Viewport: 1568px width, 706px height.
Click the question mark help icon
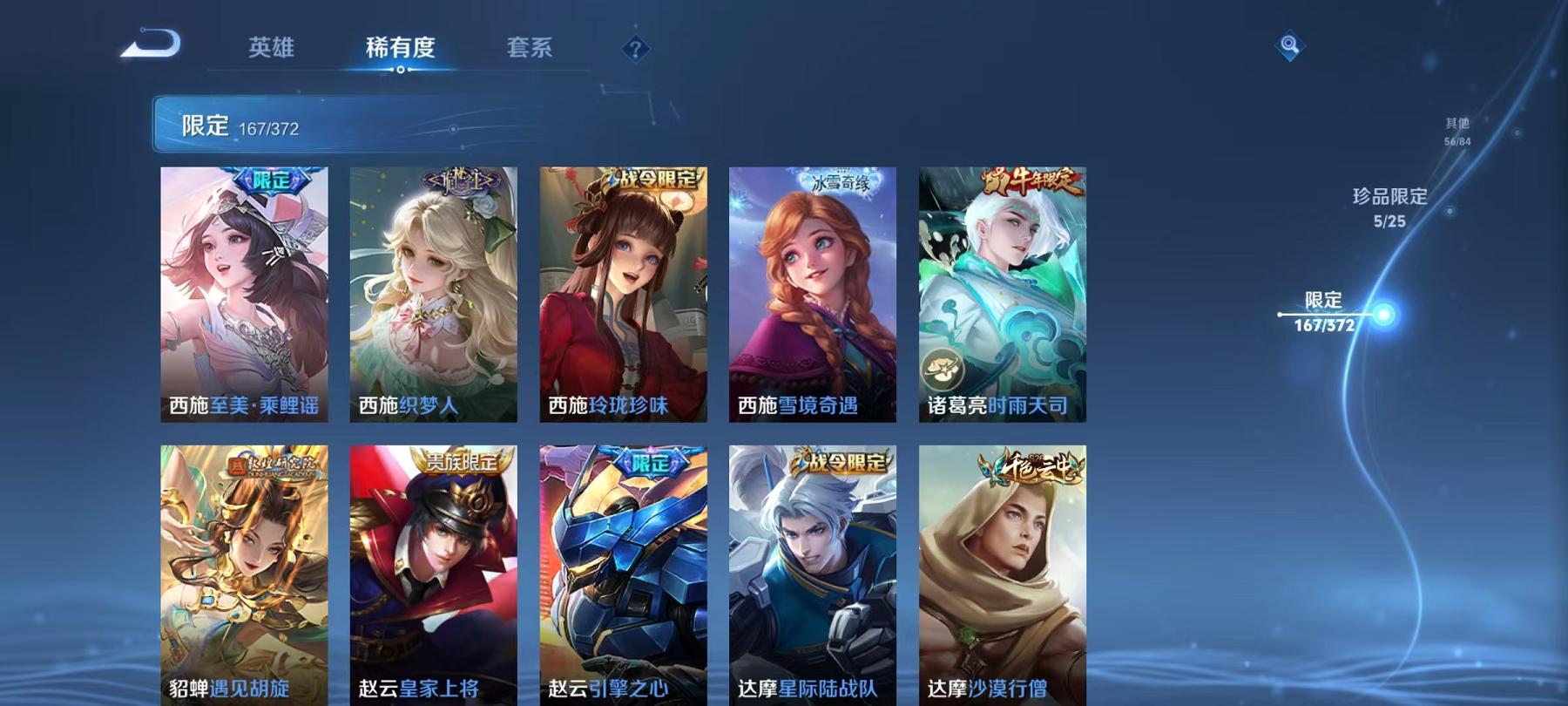point(635,48)
